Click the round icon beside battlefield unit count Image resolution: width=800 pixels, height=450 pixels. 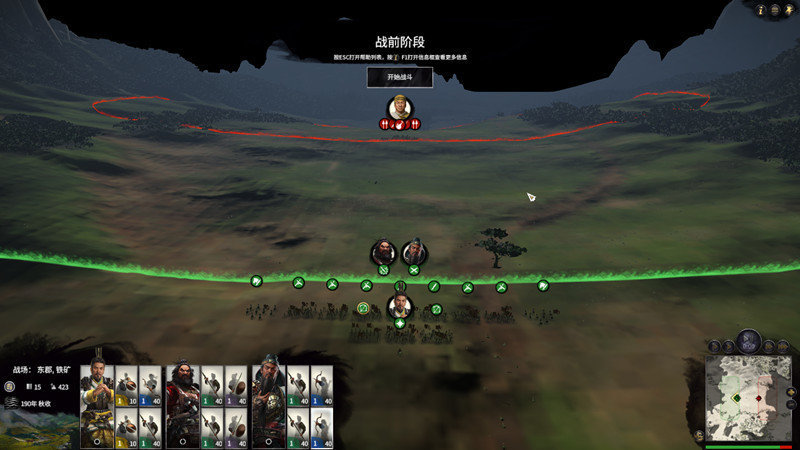pos(10,386)
